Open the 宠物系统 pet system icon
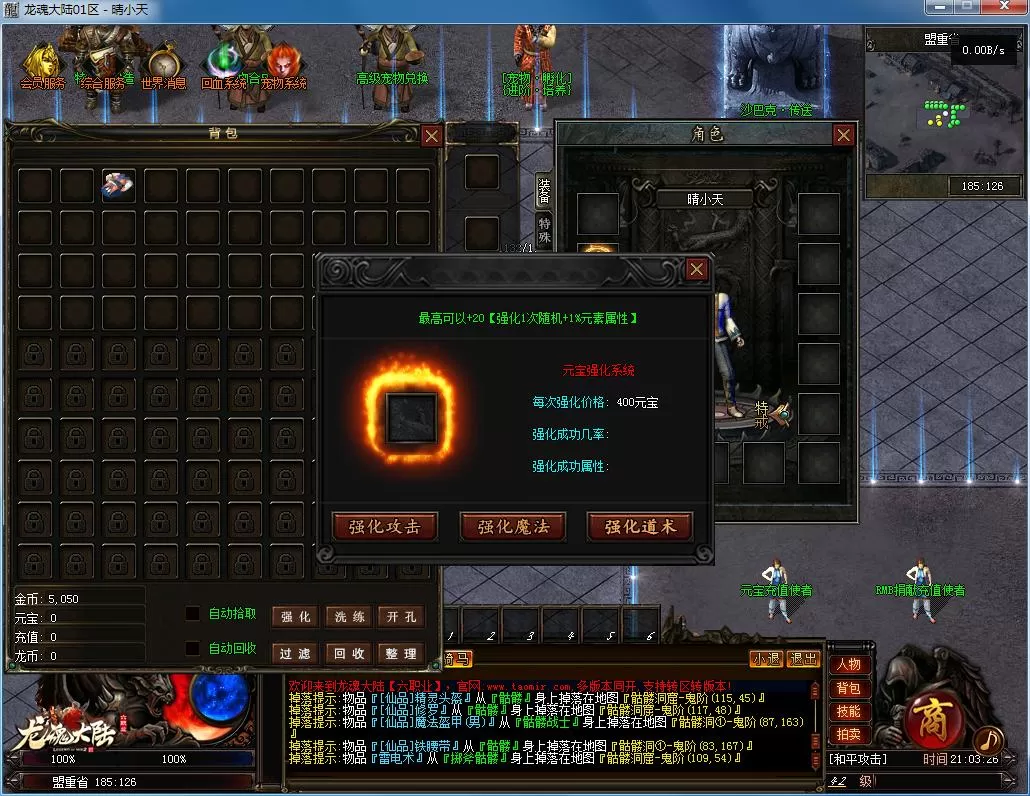The image size is (1030, 796). (x=283, y=67)
